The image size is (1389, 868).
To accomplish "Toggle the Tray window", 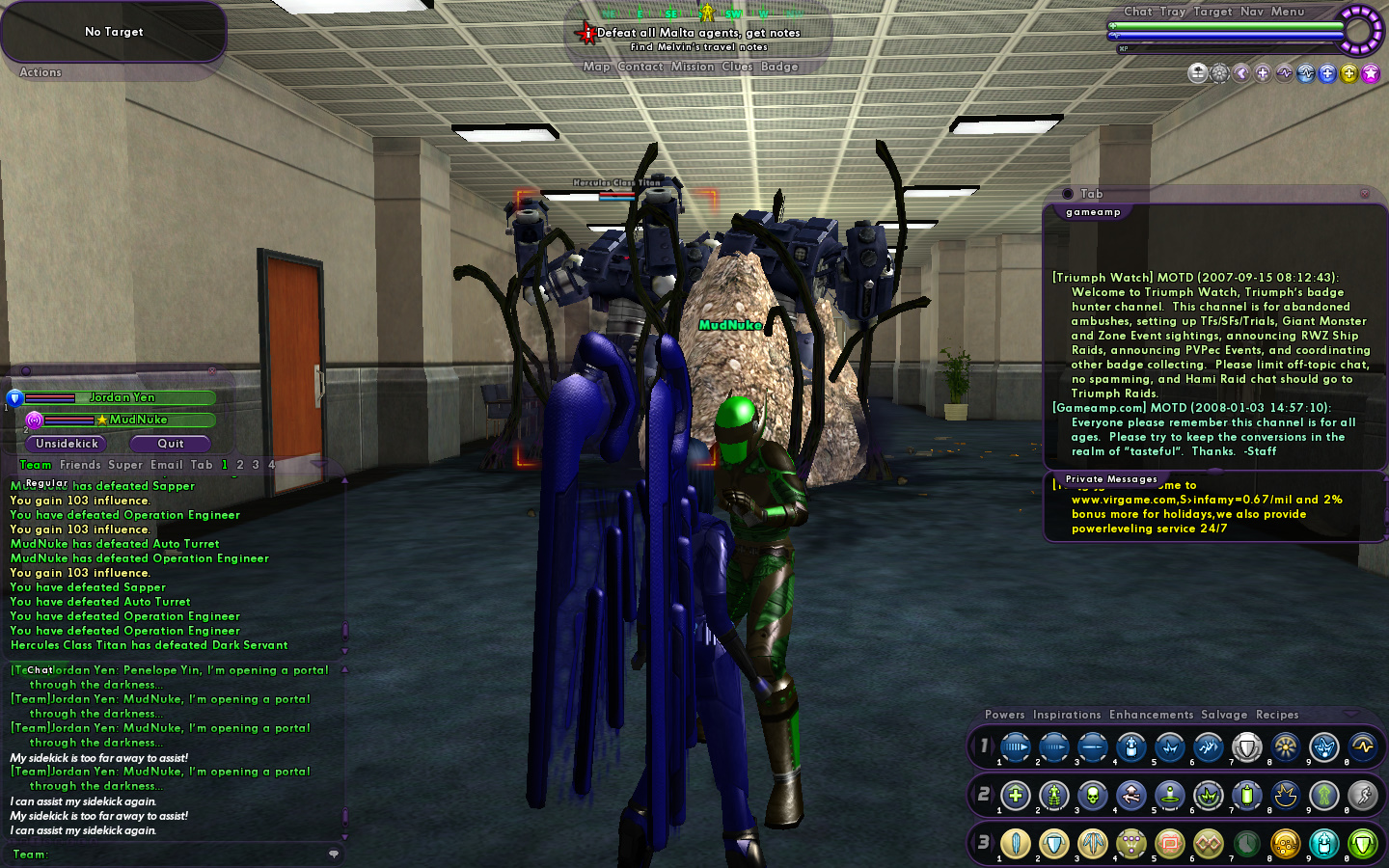I will 1172,12.
